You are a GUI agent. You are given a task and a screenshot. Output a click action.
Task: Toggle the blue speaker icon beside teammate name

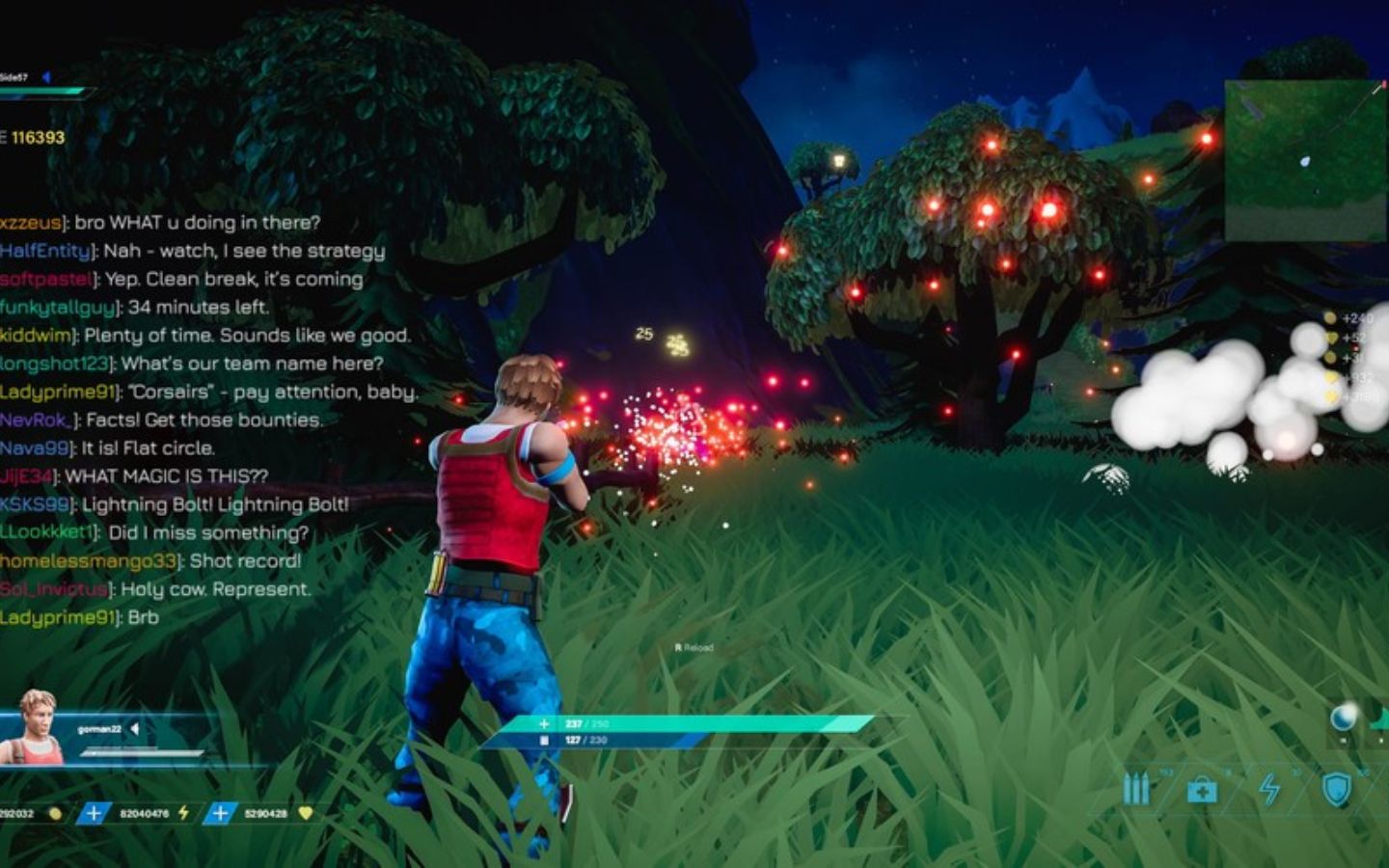45,77
